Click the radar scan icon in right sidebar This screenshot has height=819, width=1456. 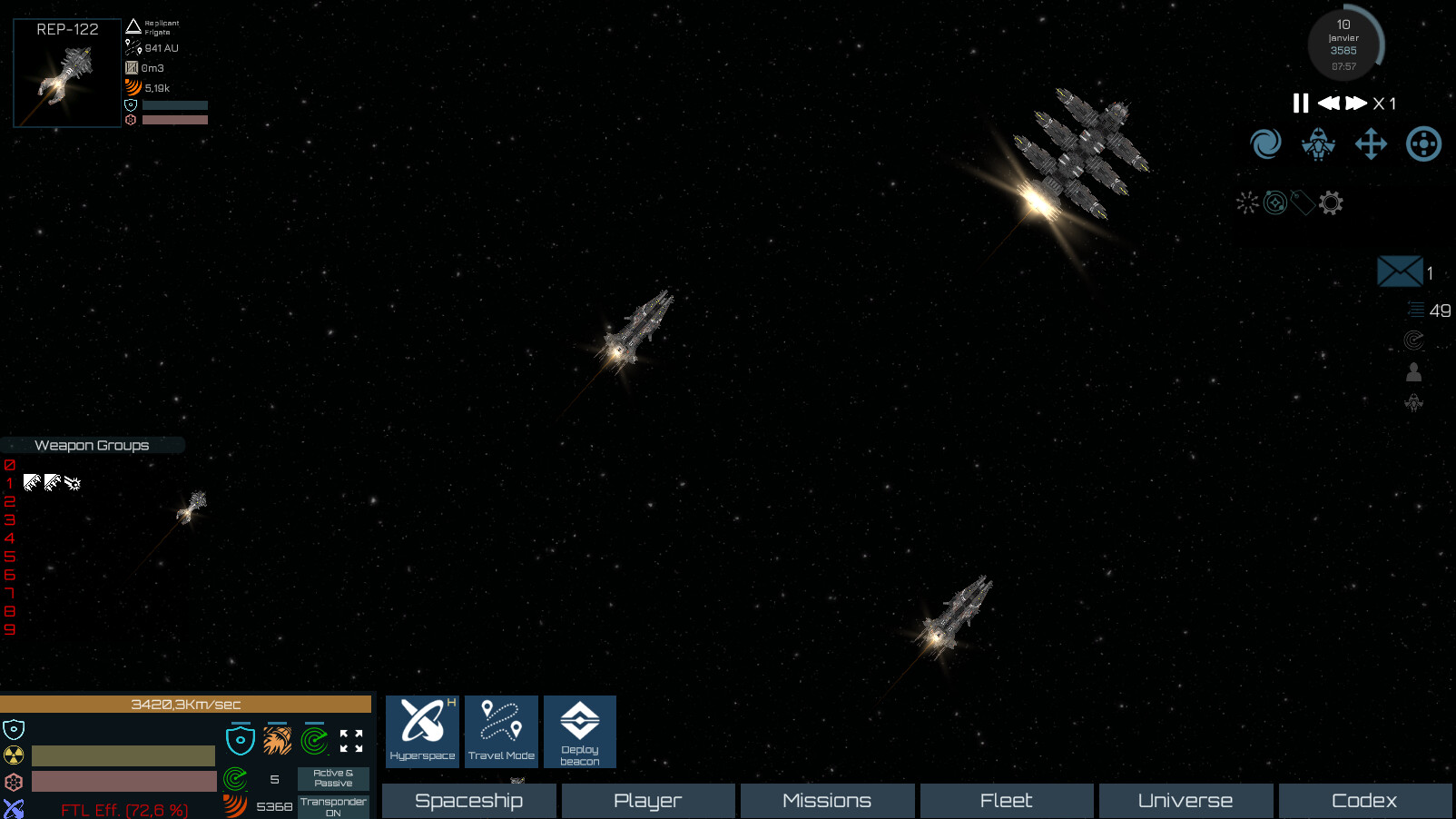point(1412,340)
